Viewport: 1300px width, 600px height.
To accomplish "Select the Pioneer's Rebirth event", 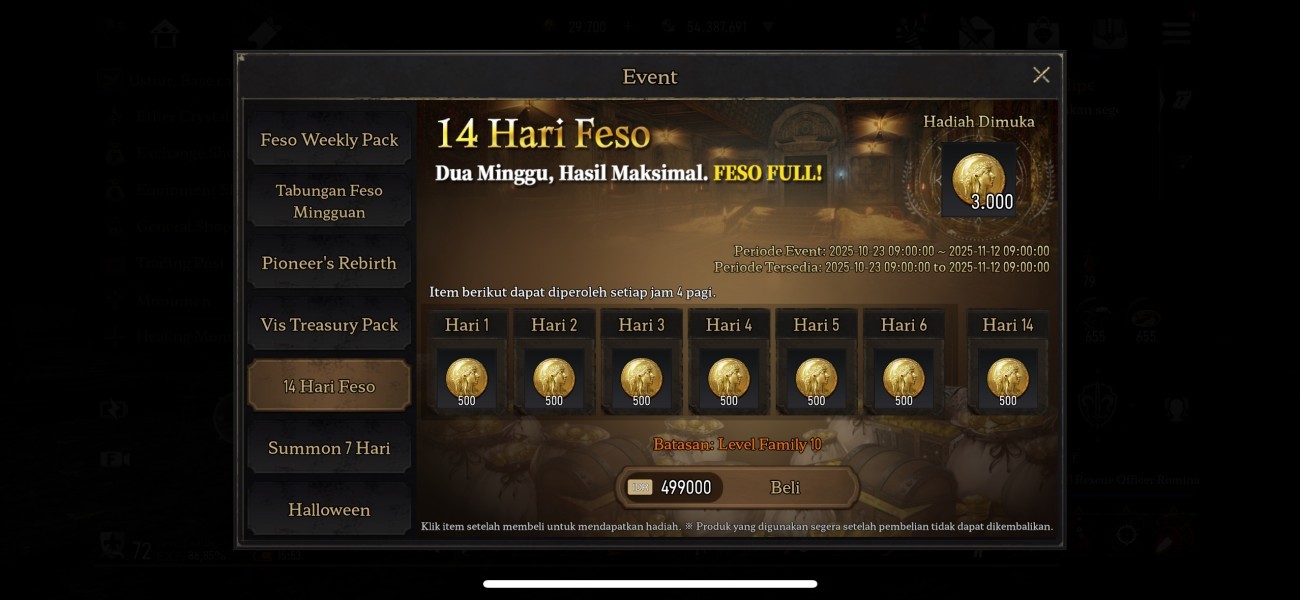I will [x=329, y=263].
